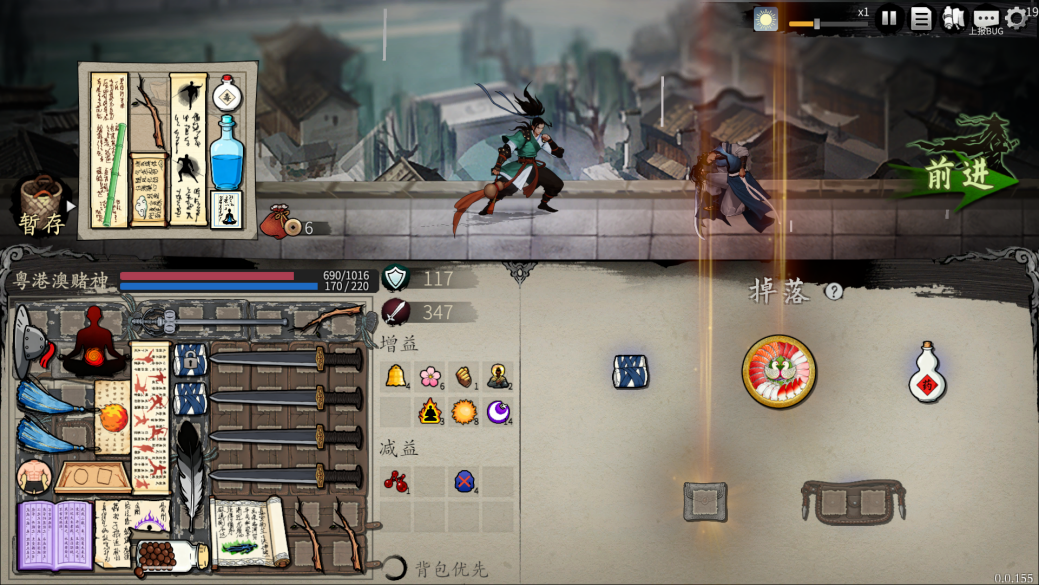The width and height of the screenshot is (1039, 585).
Task: Open the scroll log icon
Action: (x=953, y=18)
